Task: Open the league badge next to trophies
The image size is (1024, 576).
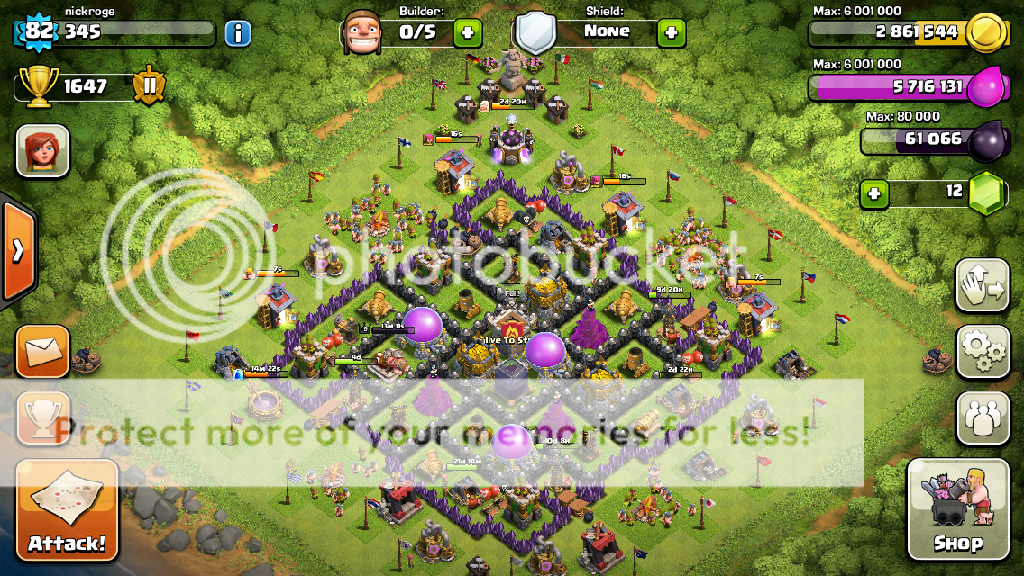Action: pos(150,87)
